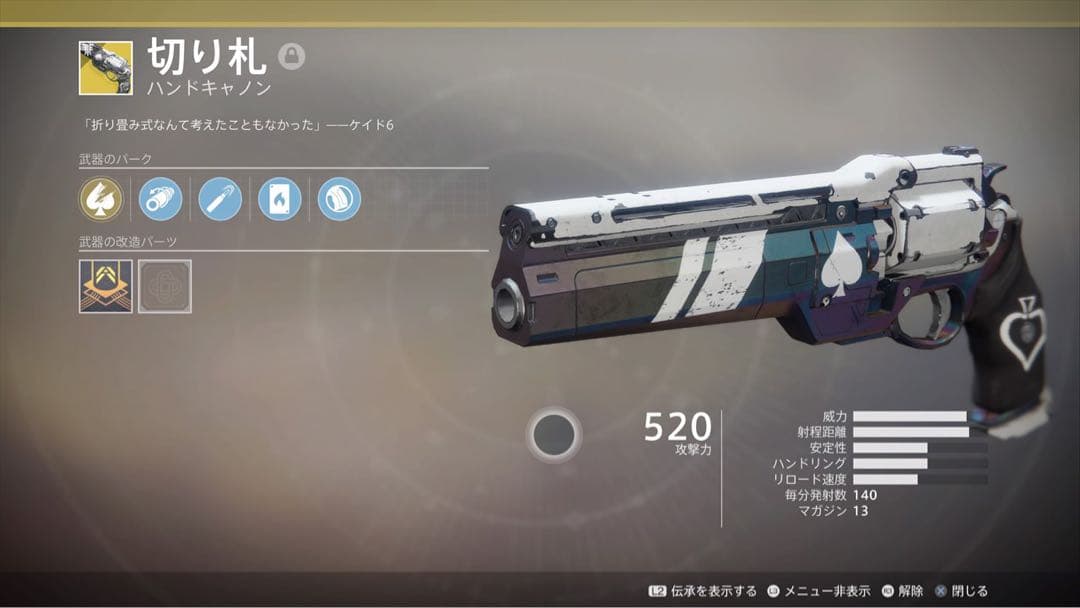
Task: Inspect the barrel perk icon
Action: [160, 199]
